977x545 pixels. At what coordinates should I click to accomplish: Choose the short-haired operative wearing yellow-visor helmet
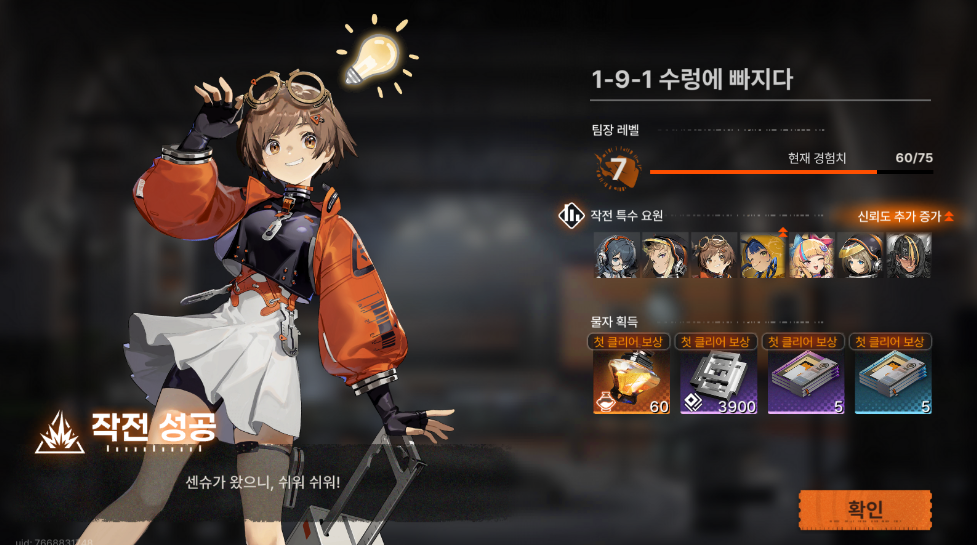(860, 255)
